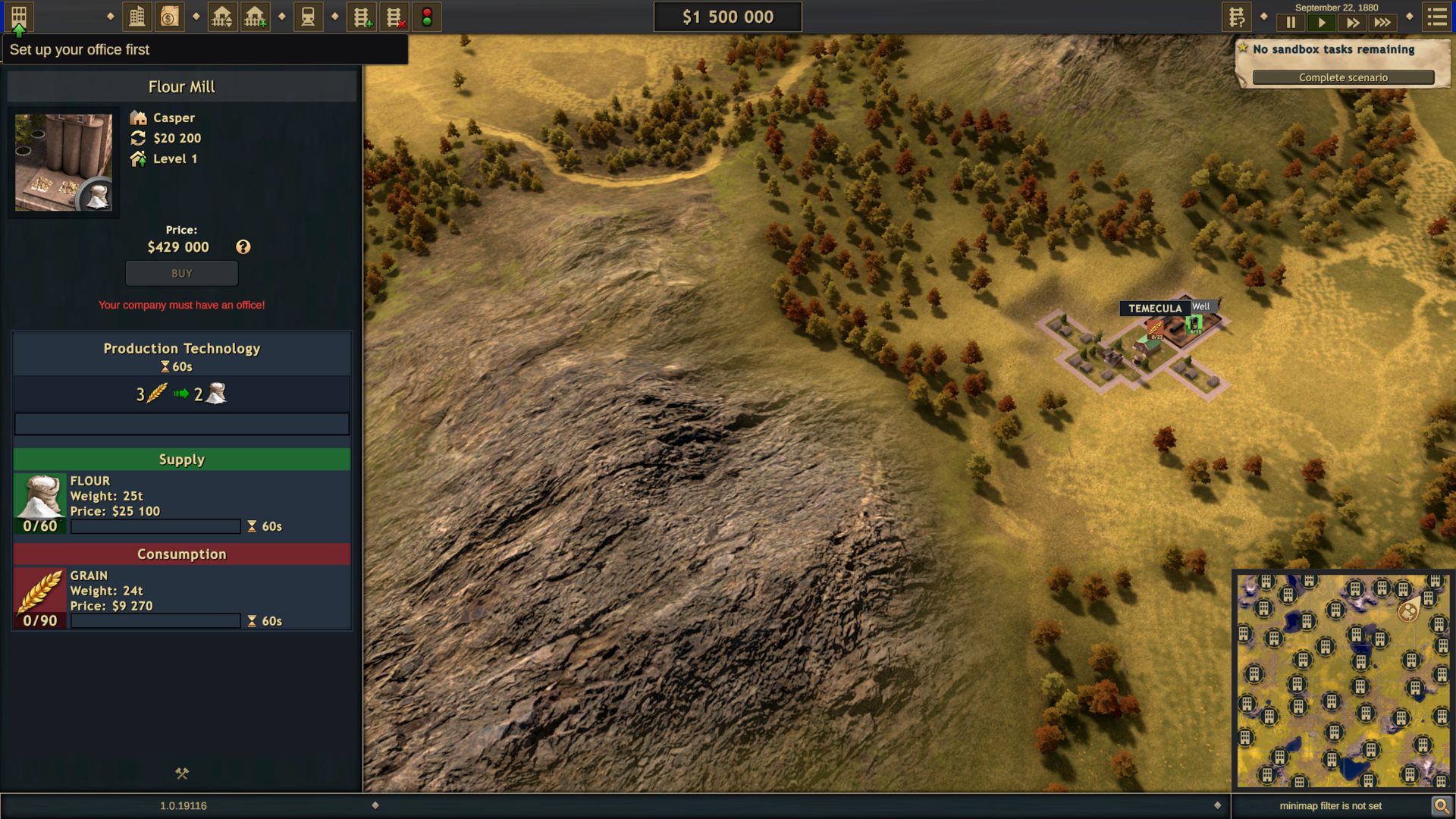Image resolution: width=1456 pixels, height=819 pixels.
Task: Click the Complete scenario button
Action: (1343, 77)
